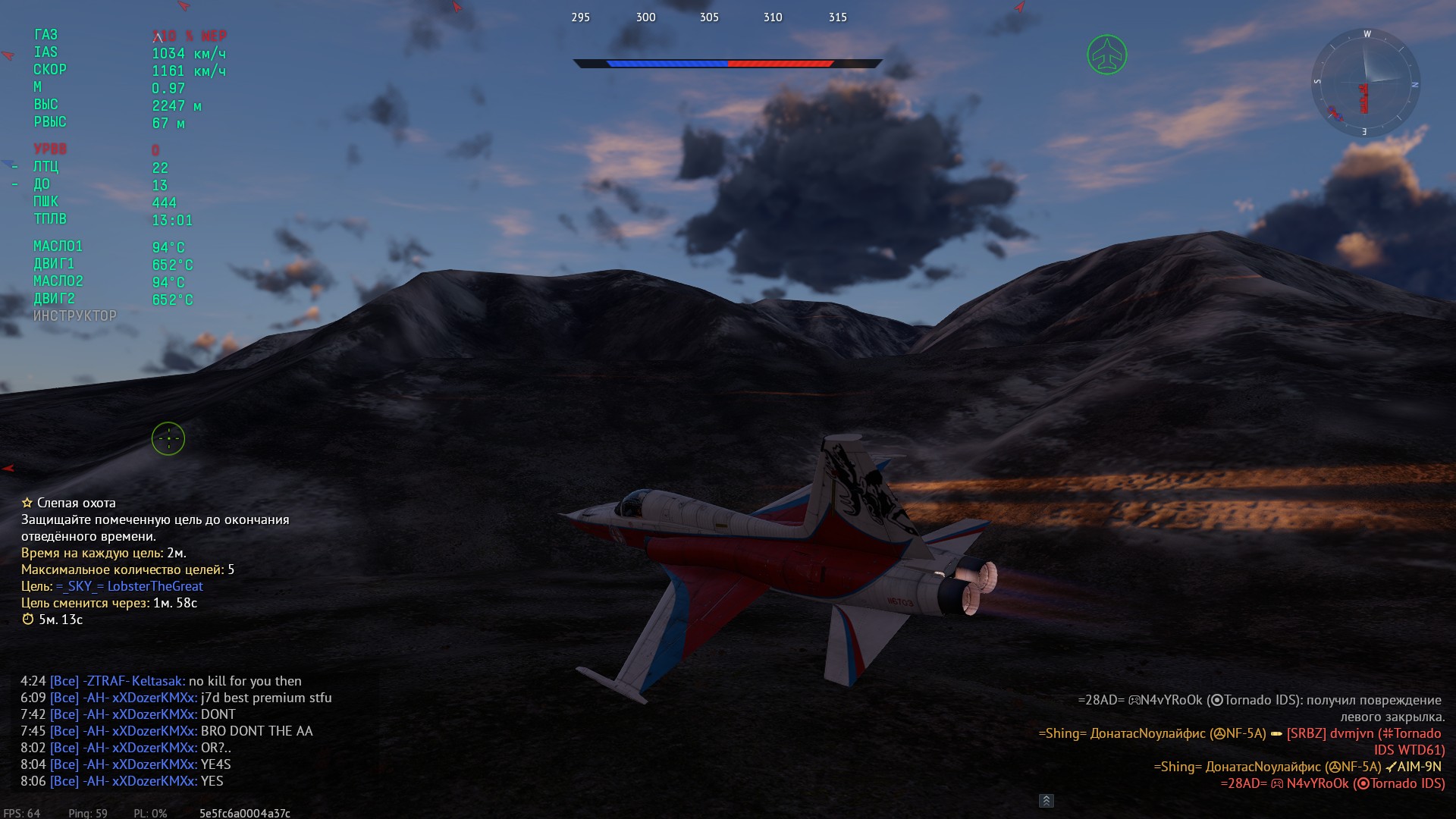The height and width of the screenshot is (819, 1456).
Task: Expand the kill feed with the chevron button
Action: [1046, 801]
